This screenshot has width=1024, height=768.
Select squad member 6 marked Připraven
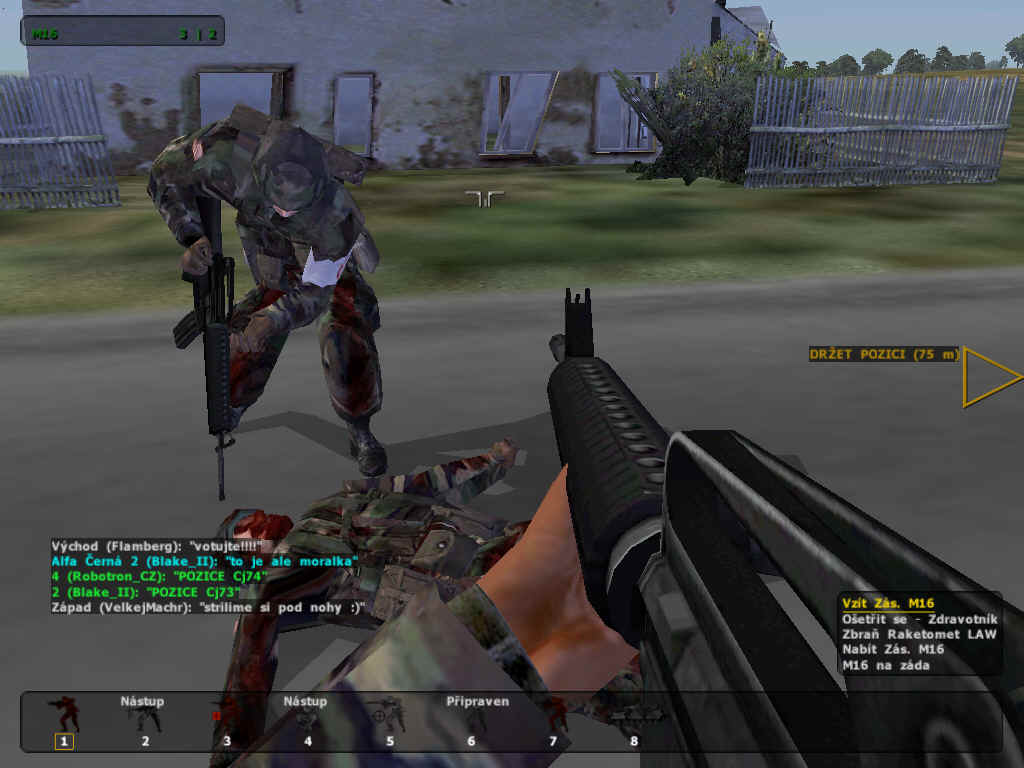471,720
